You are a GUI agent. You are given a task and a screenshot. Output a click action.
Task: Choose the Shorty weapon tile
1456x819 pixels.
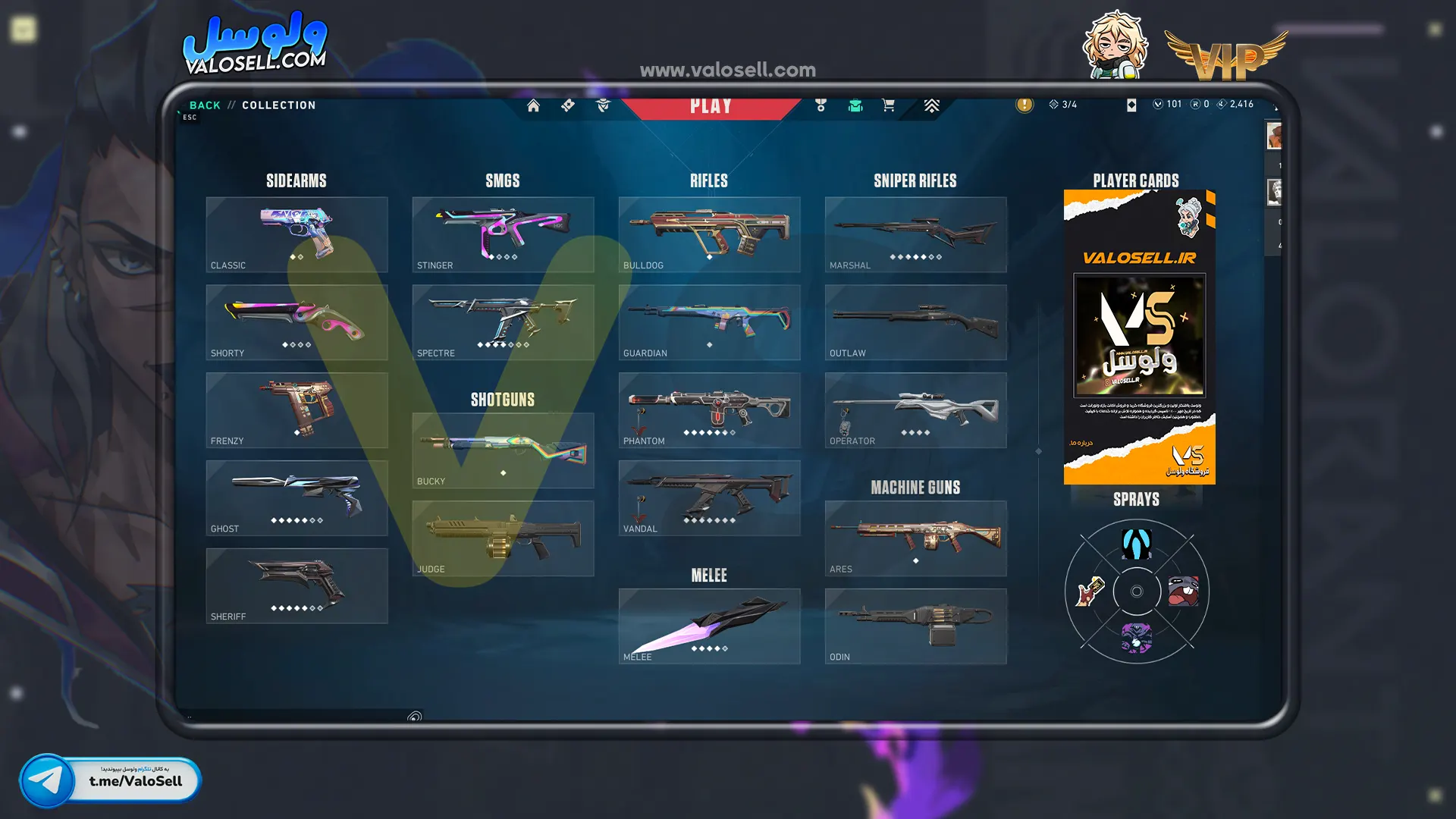coord(297,322)
